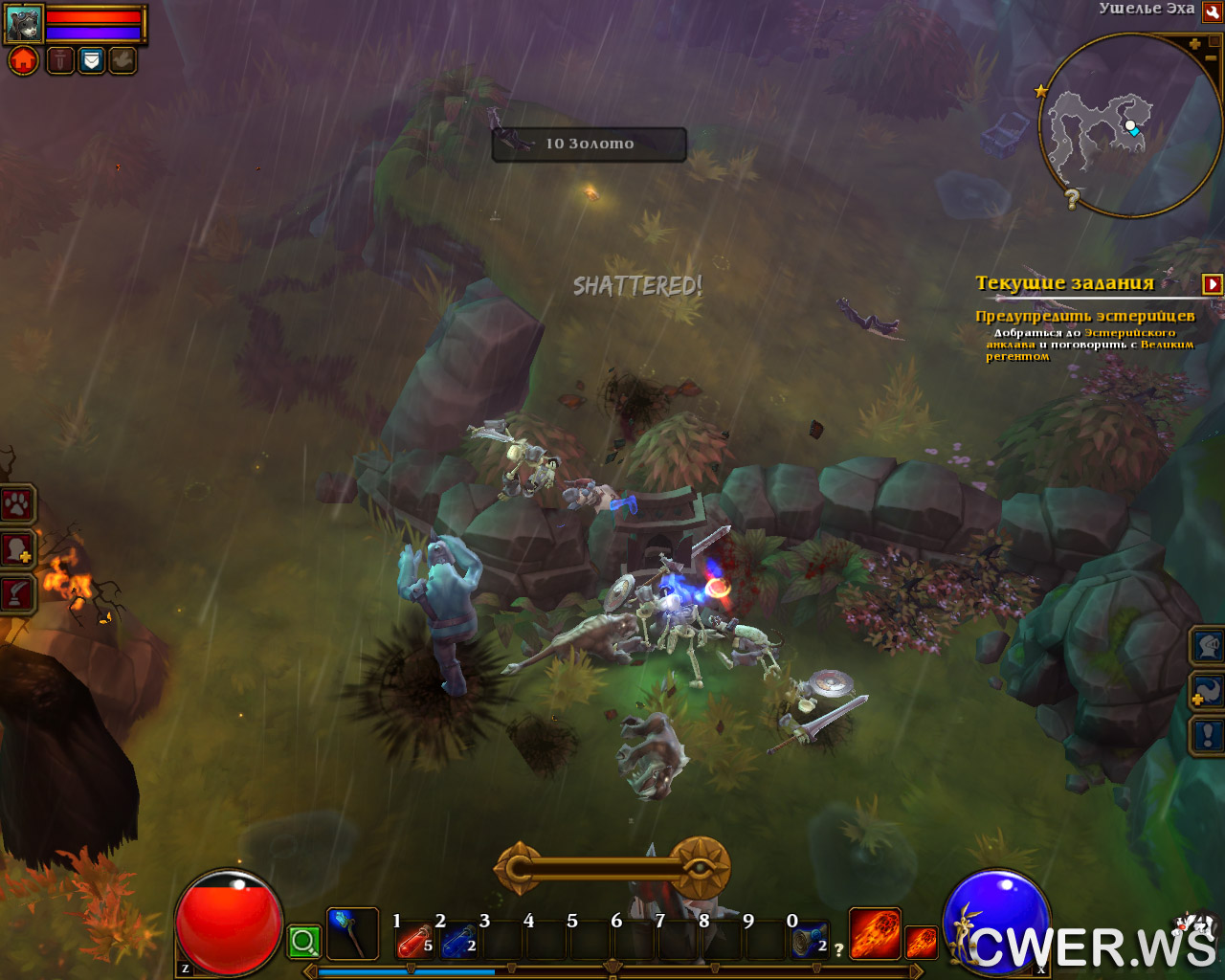This screenshot has height=980, width=1225.
Task: Select the dove passive stance icon
Action: click(x=122, y=61)
